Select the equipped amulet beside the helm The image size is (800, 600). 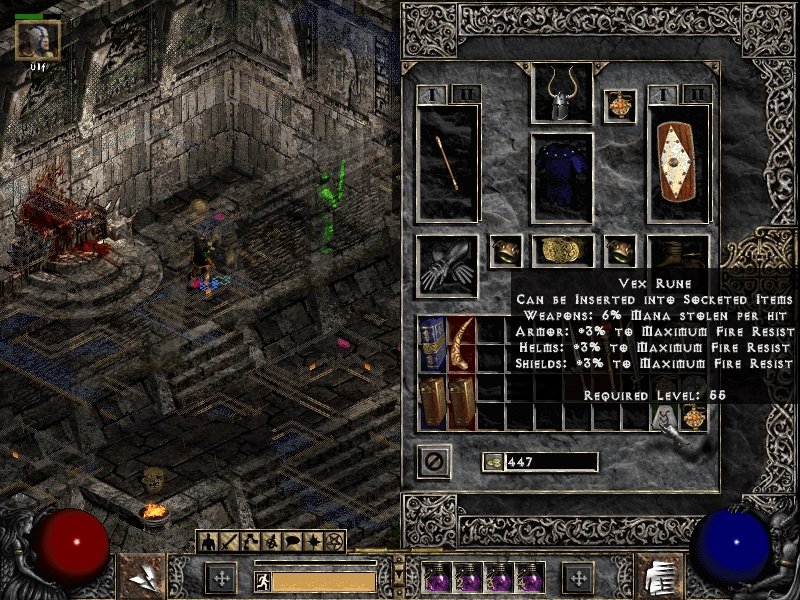coord(620,106)
